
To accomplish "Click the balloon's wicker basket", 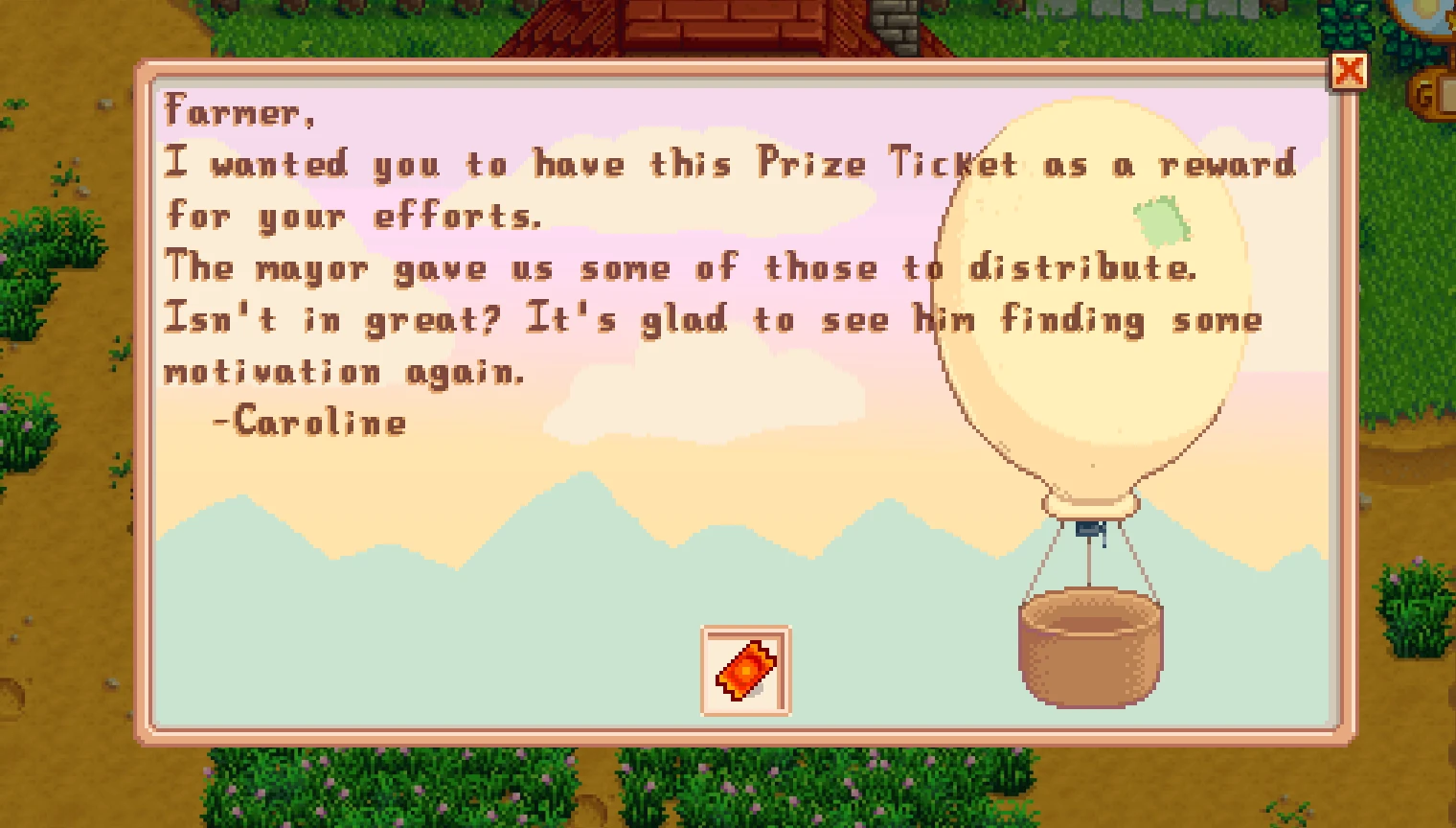I will 1089,650.
